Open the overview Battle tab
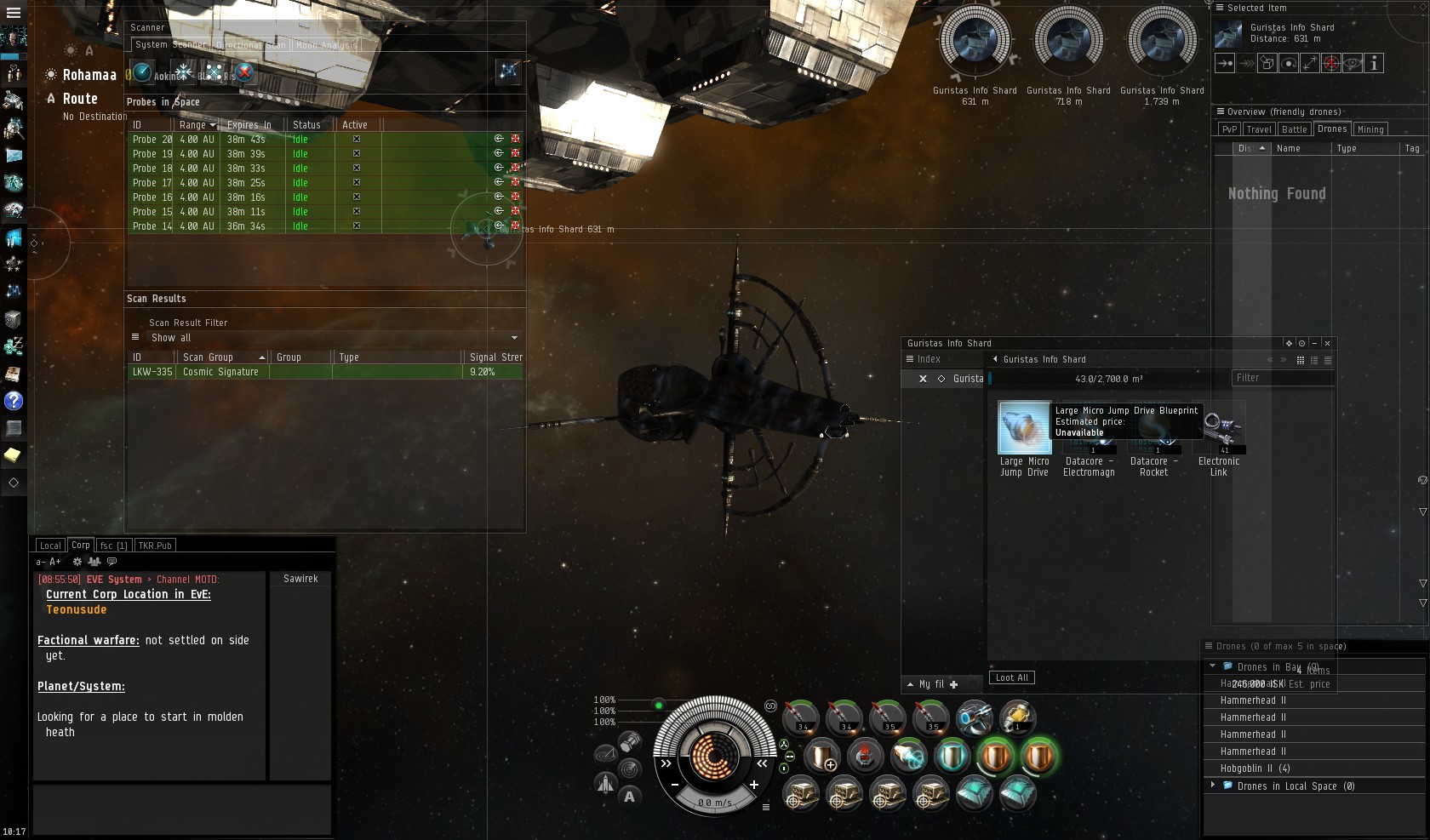The image size is (1430, 840). pyautogui.click(x=1294, y=129)
